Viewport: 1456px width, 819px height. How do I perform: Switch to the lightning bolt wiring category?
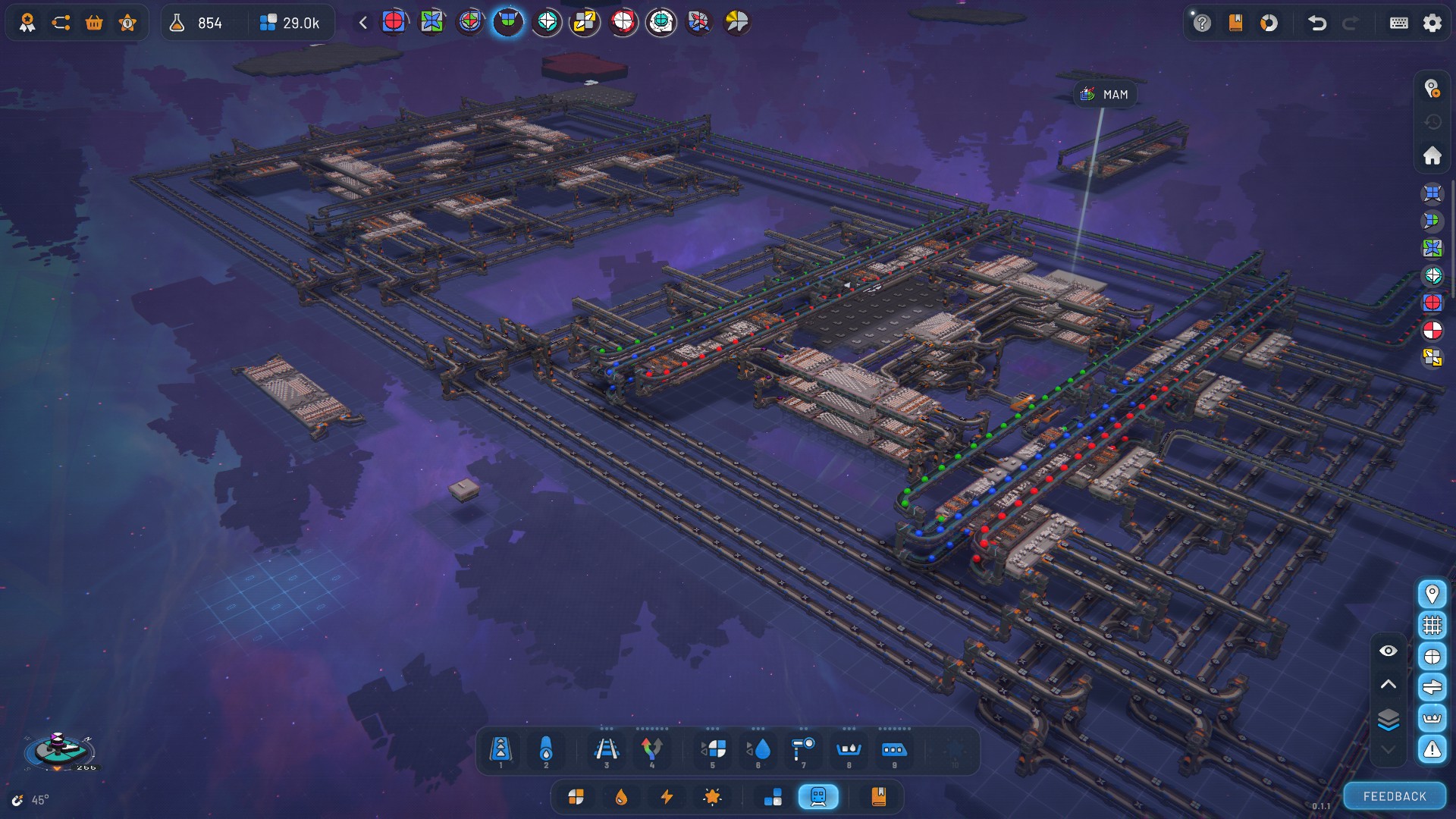(667, 796)
